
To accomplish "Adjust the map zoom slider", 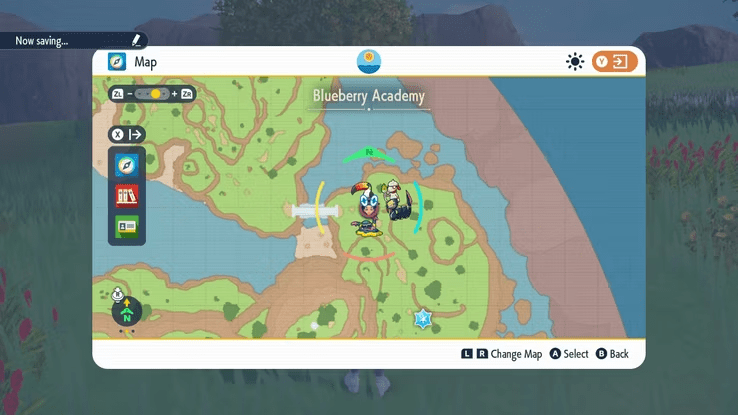I will 153,94.
